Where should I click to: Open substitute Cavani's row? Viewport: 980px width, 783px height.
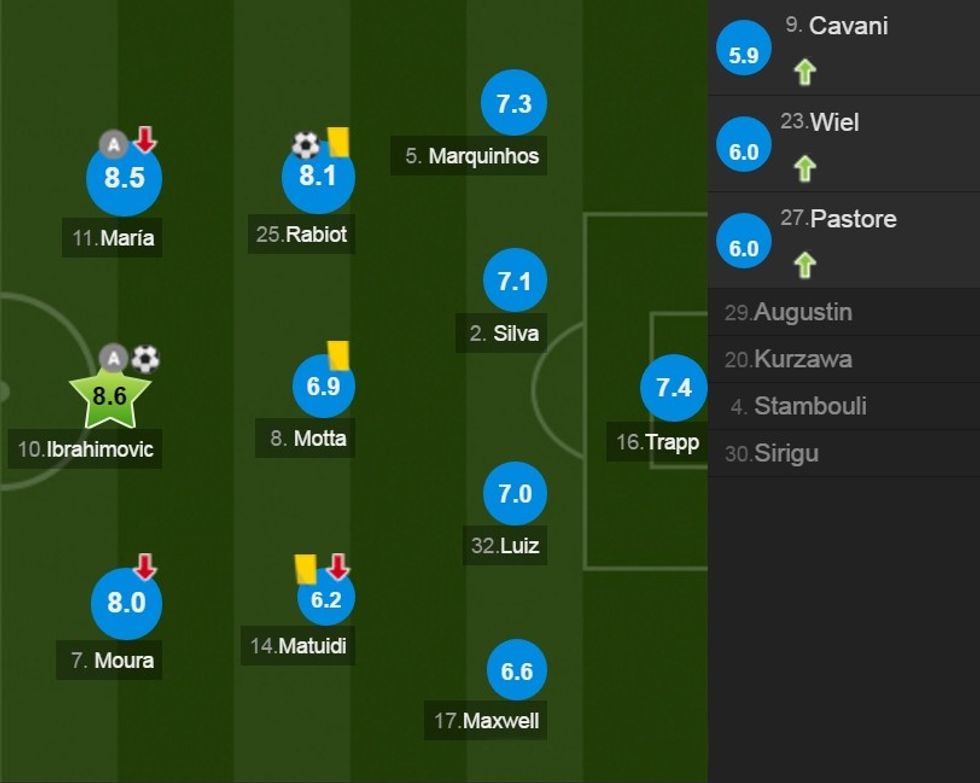point(844,48)
